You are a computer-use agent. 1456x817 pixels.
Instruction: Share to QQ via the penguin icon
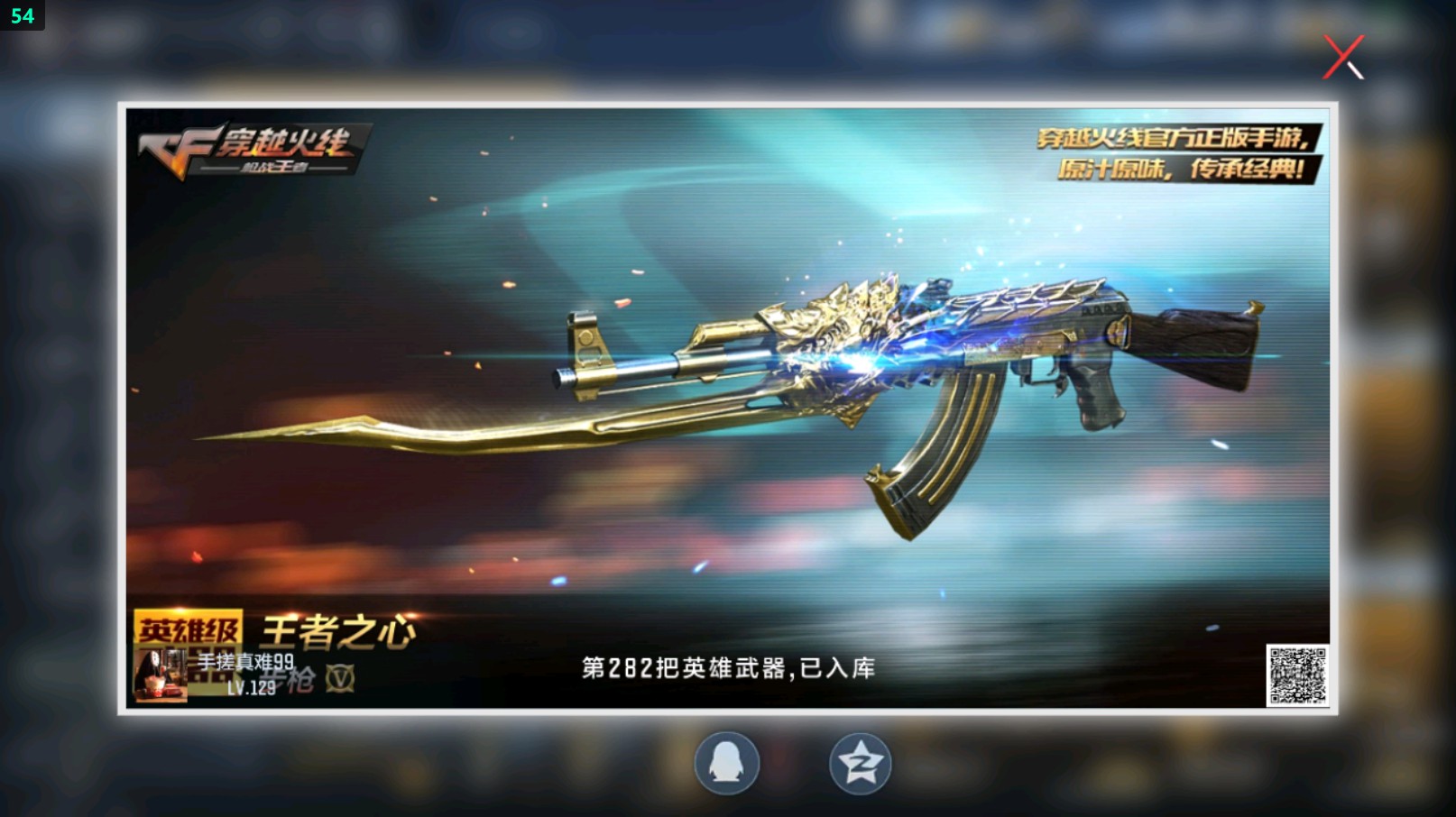pos(727,762)
